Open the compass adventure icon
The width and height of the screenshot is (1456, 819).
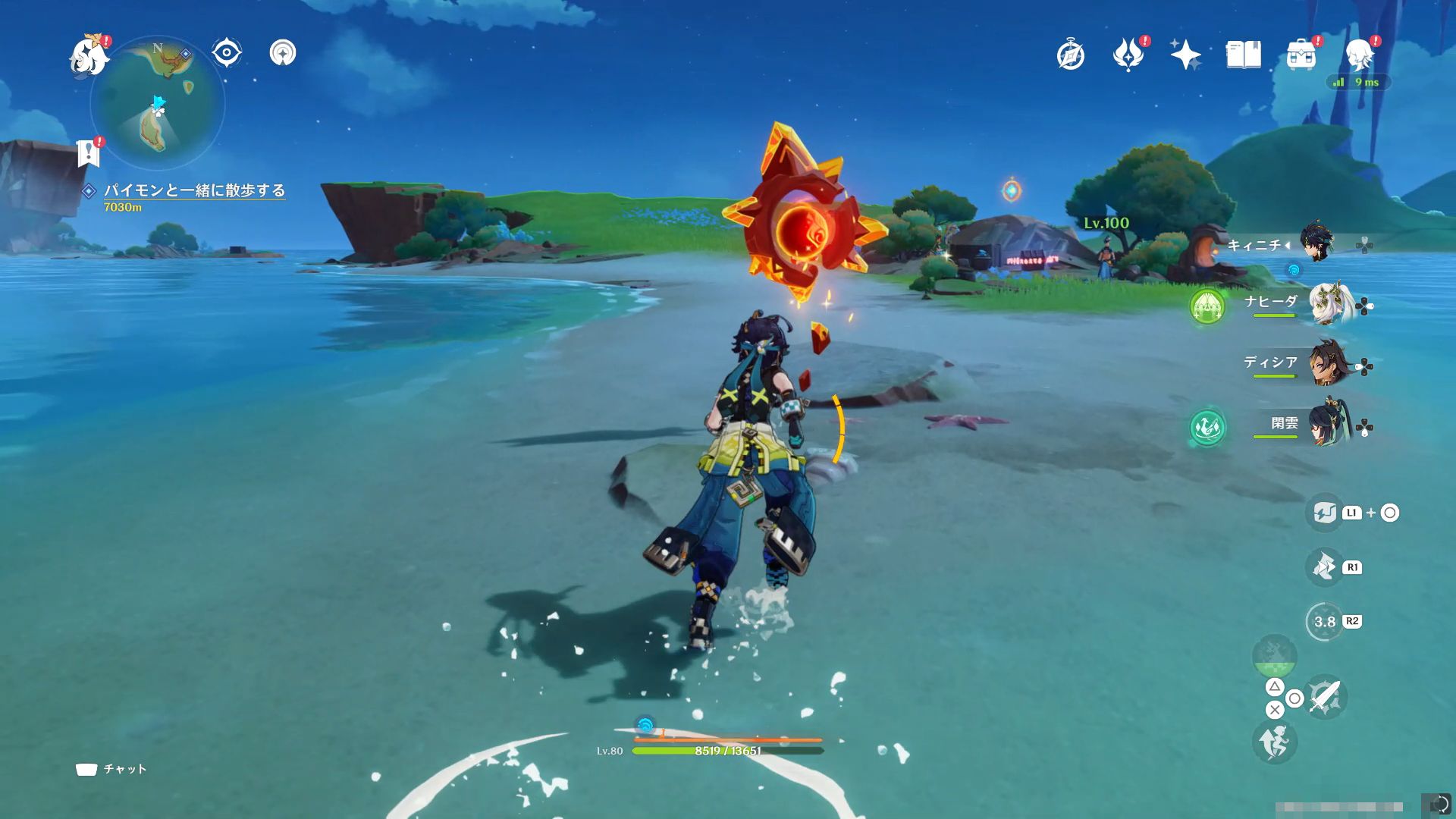tap(1070, 55)
